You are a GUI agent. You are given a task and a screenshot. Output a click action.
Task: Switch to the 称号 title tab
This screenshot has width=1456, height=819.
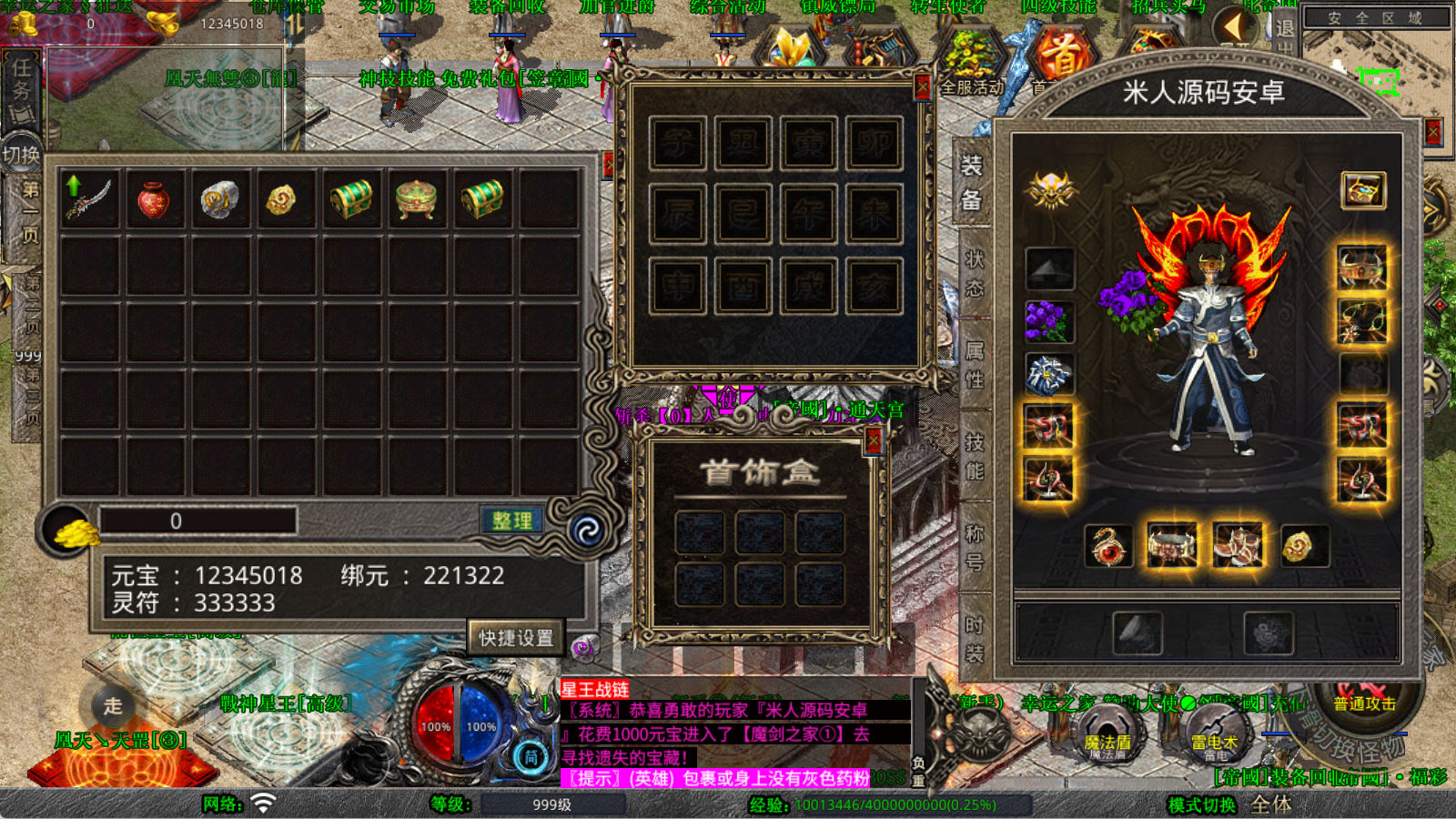tap(974, 547)
